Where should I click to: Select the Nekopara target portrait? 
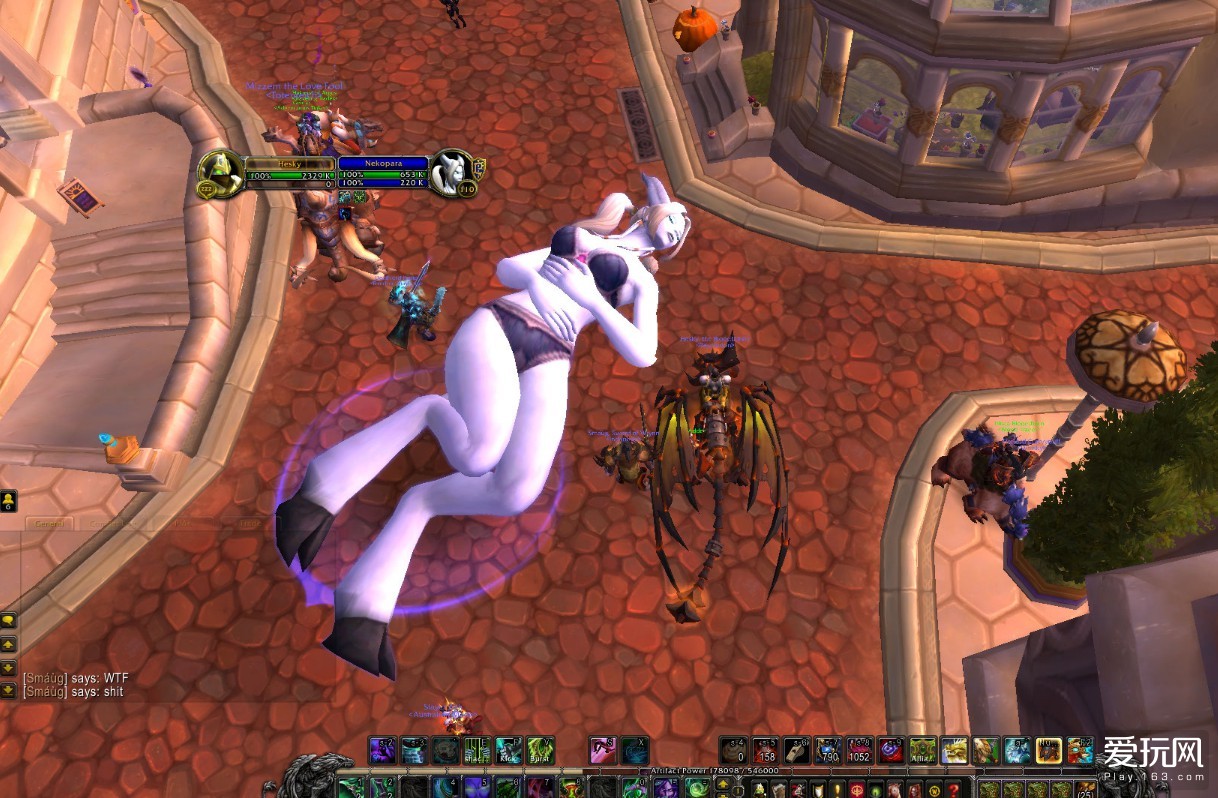coord(453,174)
